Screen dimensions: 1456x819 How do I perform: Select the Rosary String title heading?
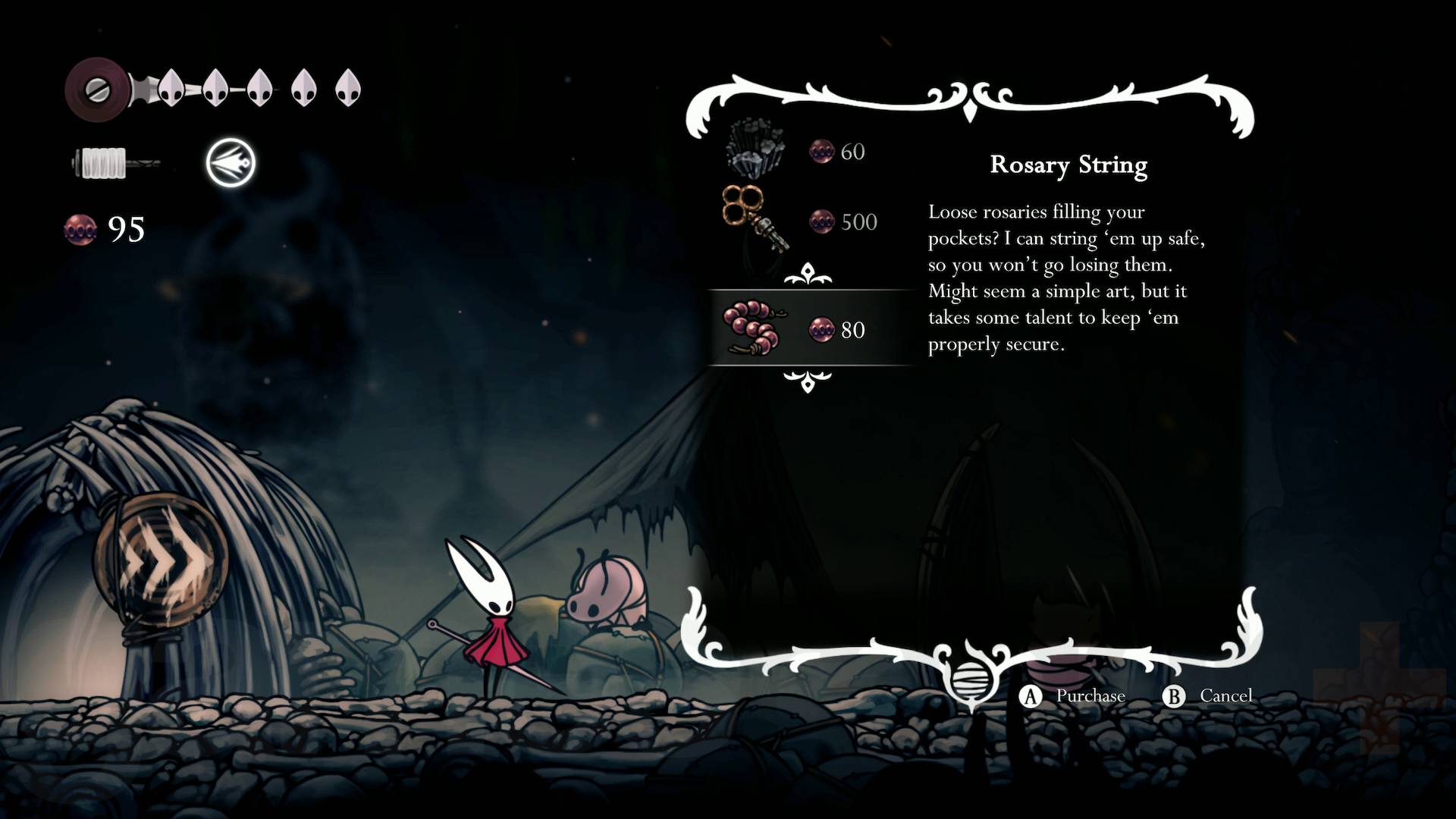pyautogui.click(x=1069, y=165)
